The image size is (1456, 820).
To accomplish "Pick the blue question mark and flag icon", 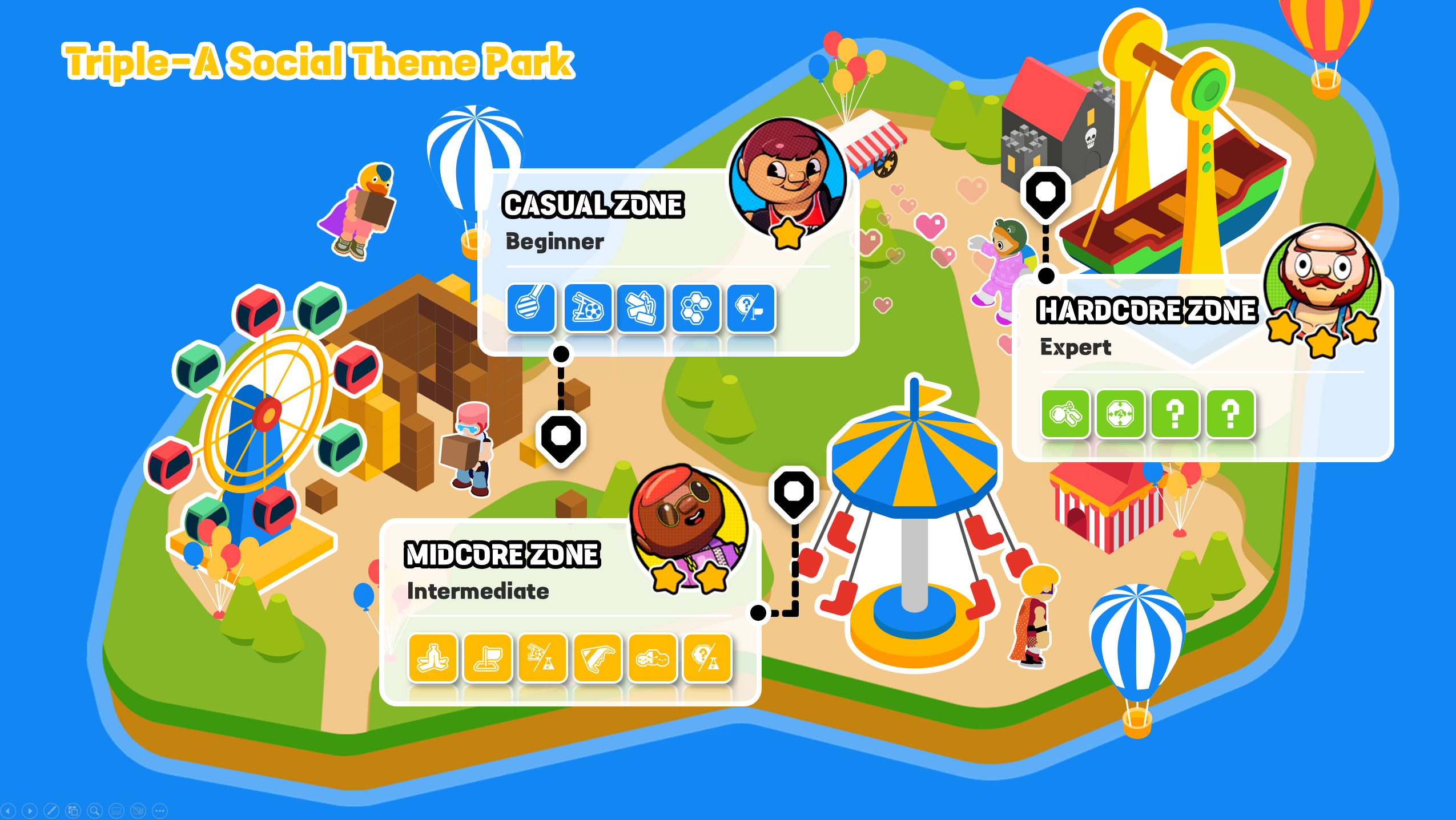I will click(x=751, y=308).
